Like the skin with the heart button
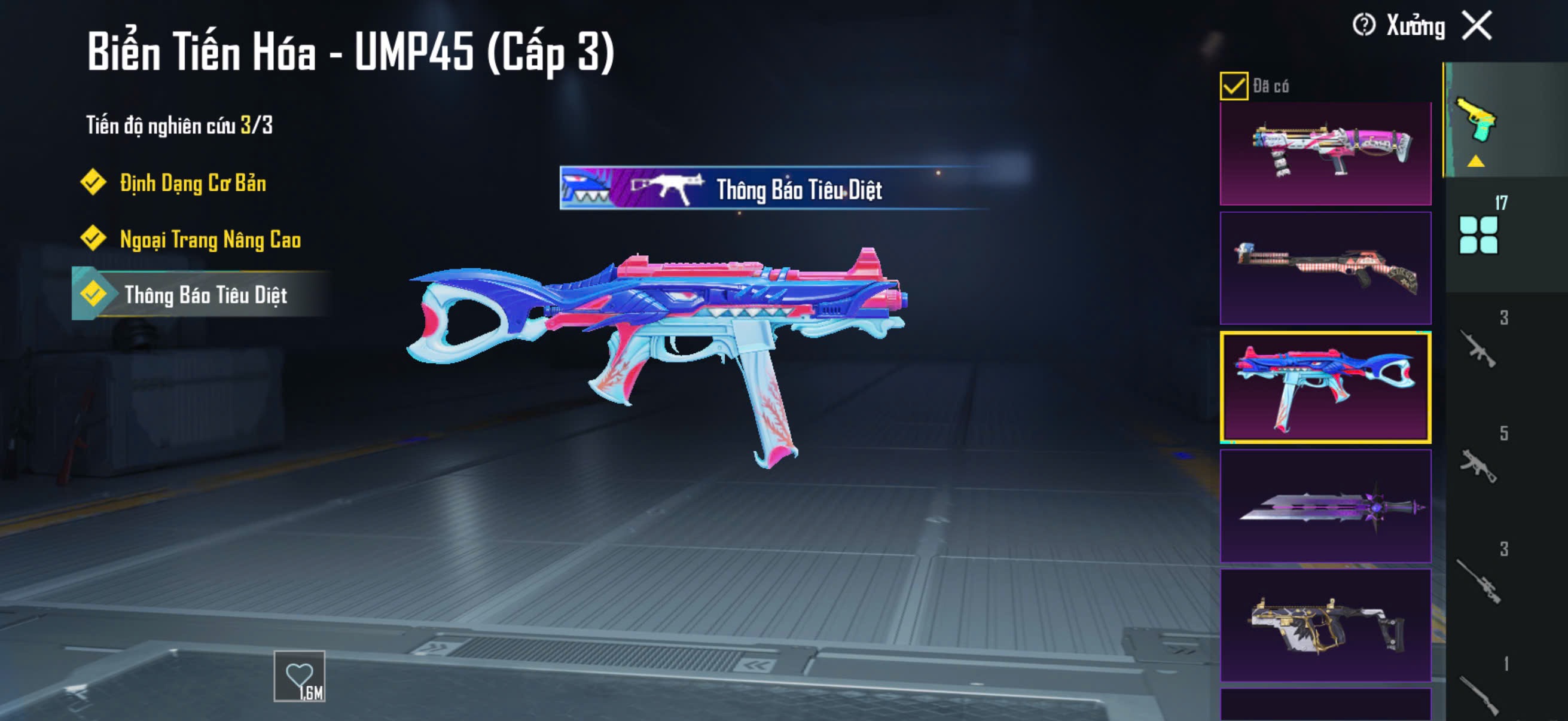Image resolution: width=1568 pixels, height=721 pixels. [299, 676]
